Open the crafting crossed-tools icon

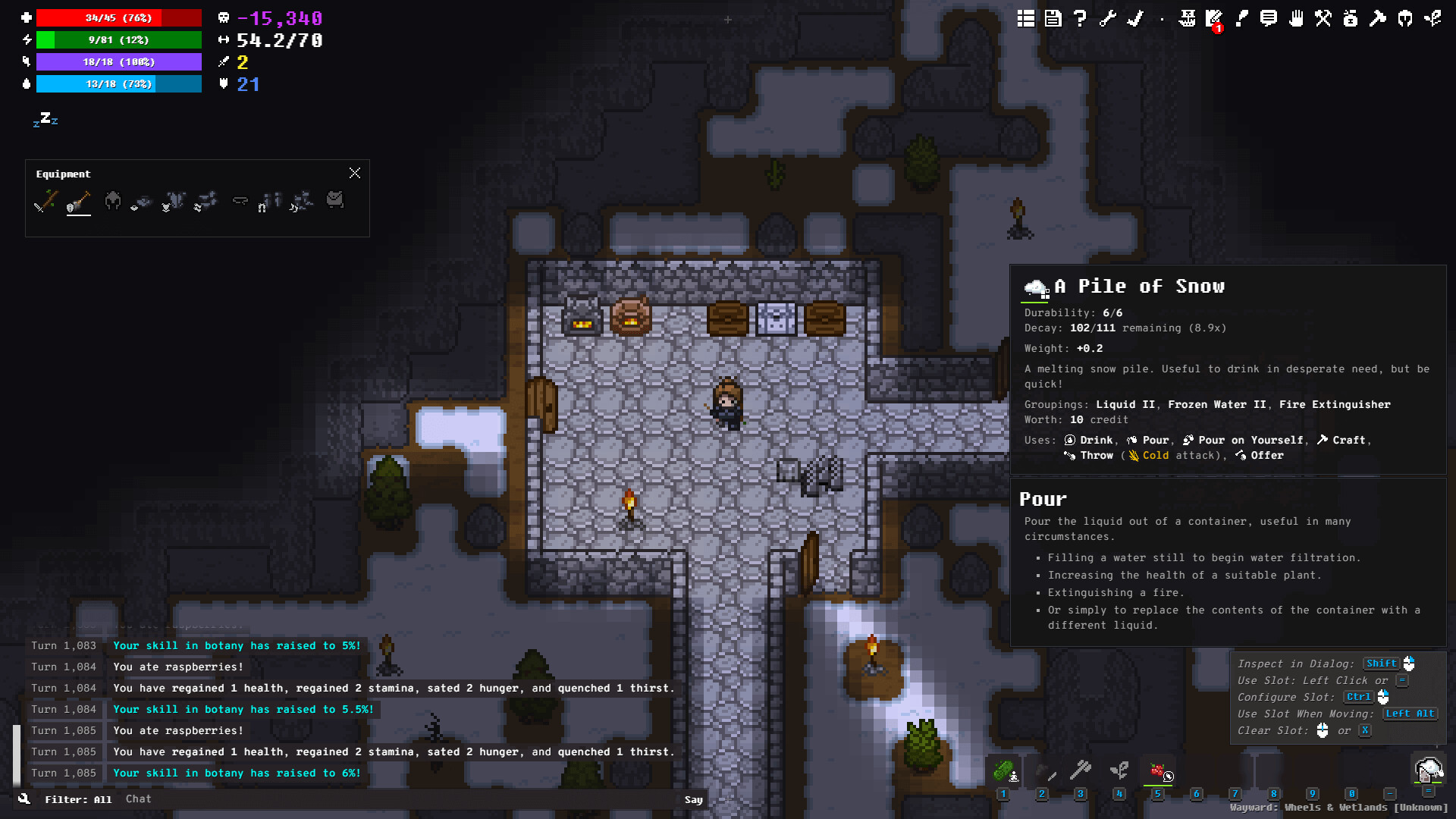click(1323, 20)
